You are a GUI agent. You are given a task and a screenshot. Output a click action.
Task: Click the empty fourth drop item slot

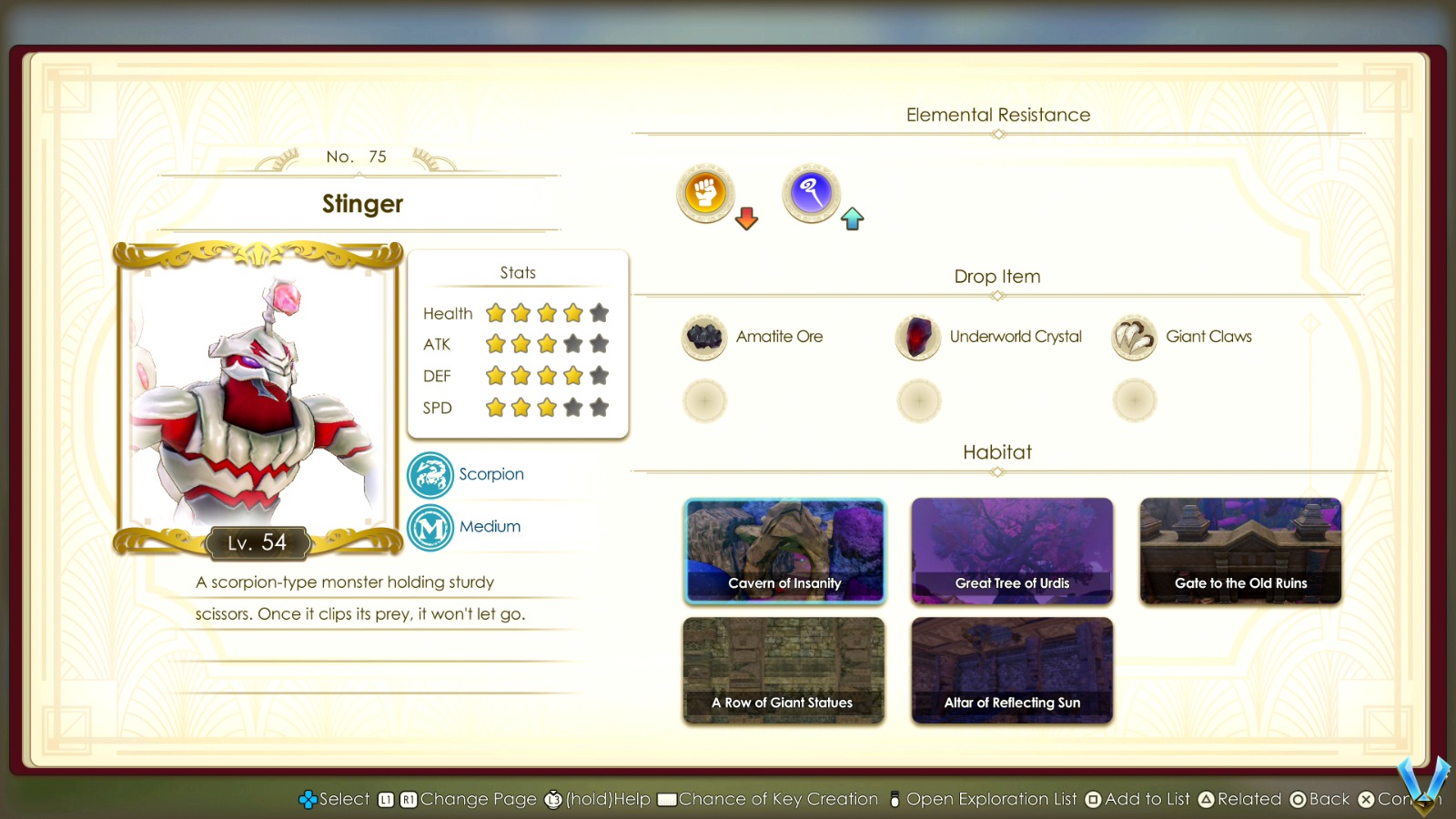(x=703, y=400)
